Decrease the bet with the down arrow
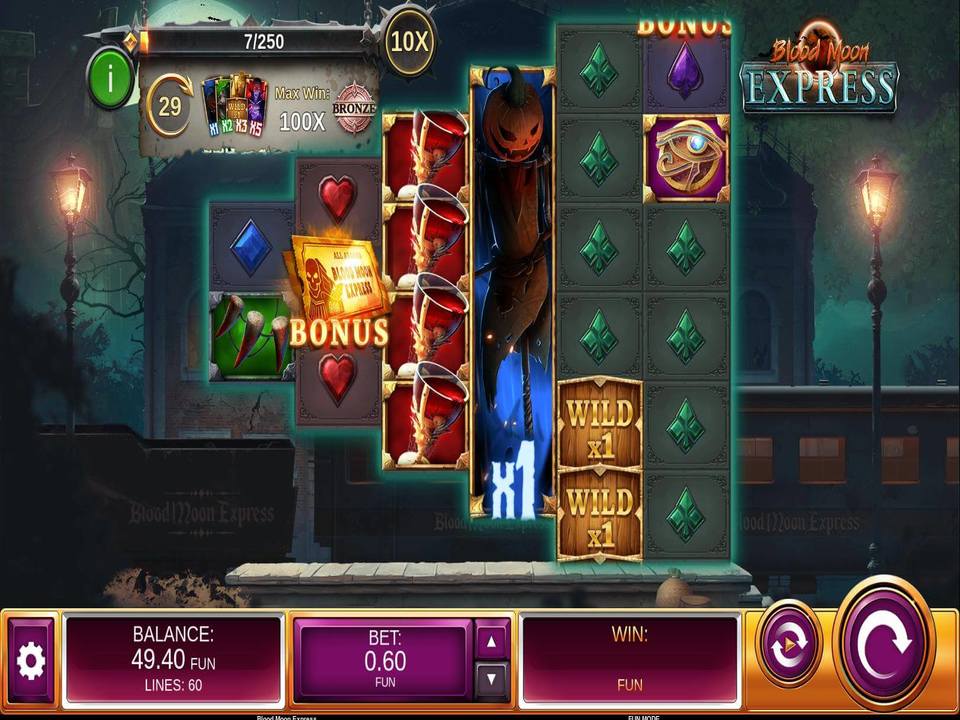The height and width of the screenshot is (720, 960). click(x=491, y=681)
